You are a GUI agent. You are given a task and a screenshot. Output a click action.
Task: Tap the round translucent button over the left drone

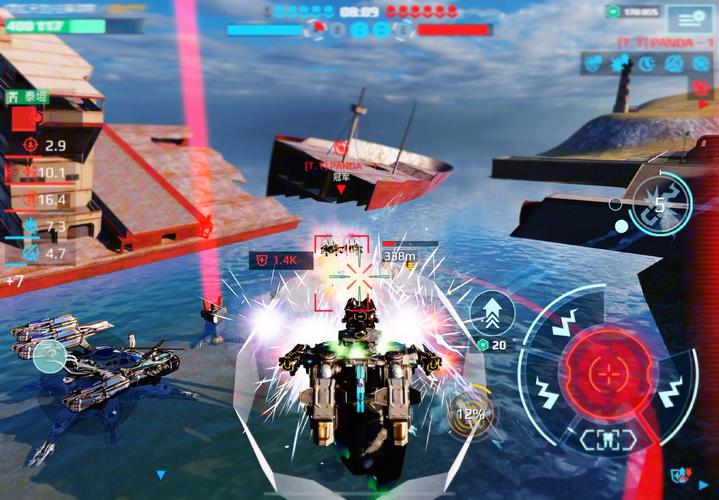click(47, 355)
